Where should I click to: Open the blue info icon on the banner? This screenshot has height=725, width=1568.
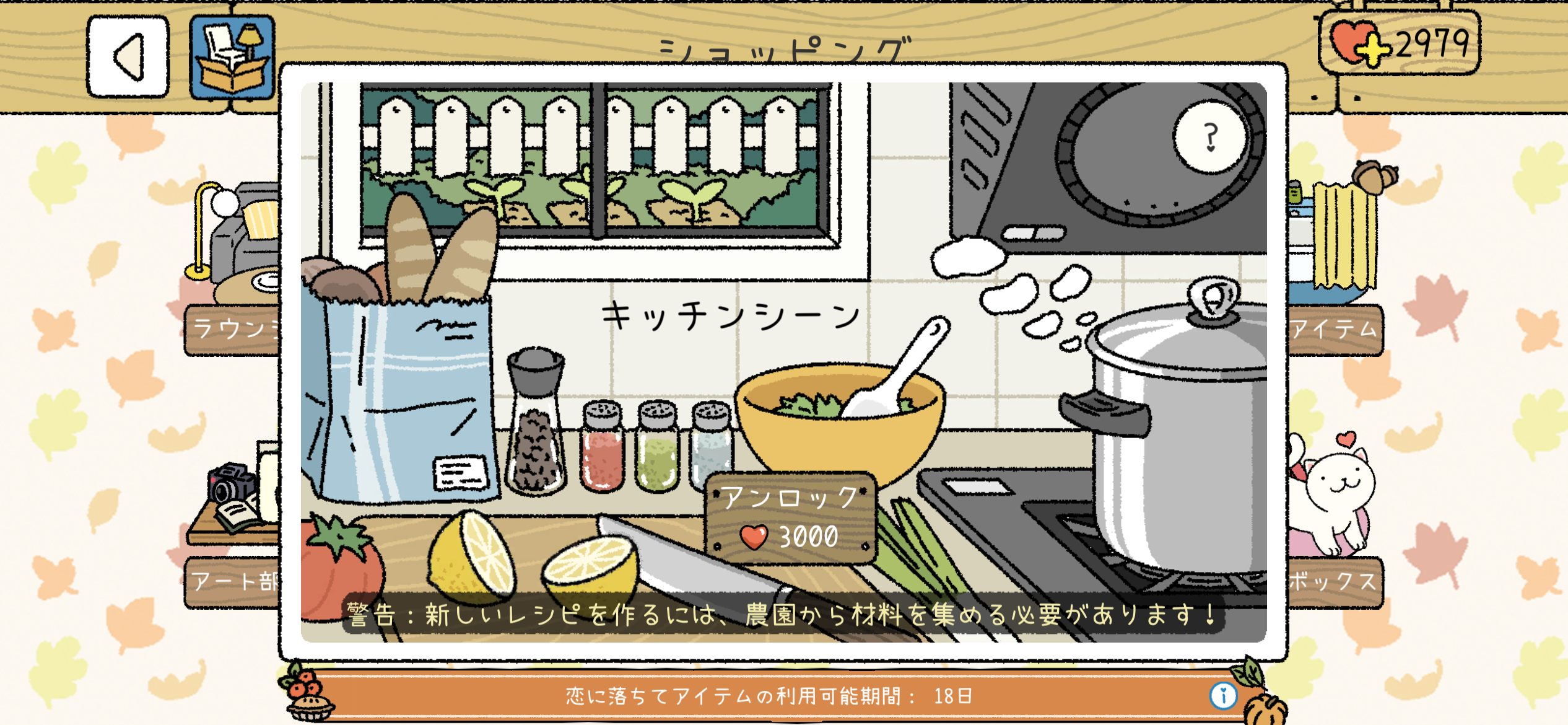1223,695
